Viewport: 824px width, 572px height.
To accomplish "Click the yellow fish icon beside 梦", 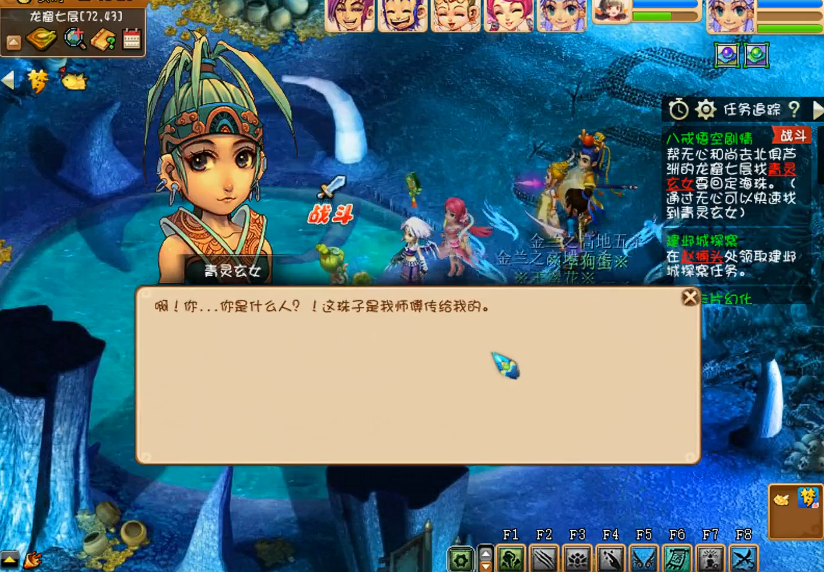I will coord(73,80).
